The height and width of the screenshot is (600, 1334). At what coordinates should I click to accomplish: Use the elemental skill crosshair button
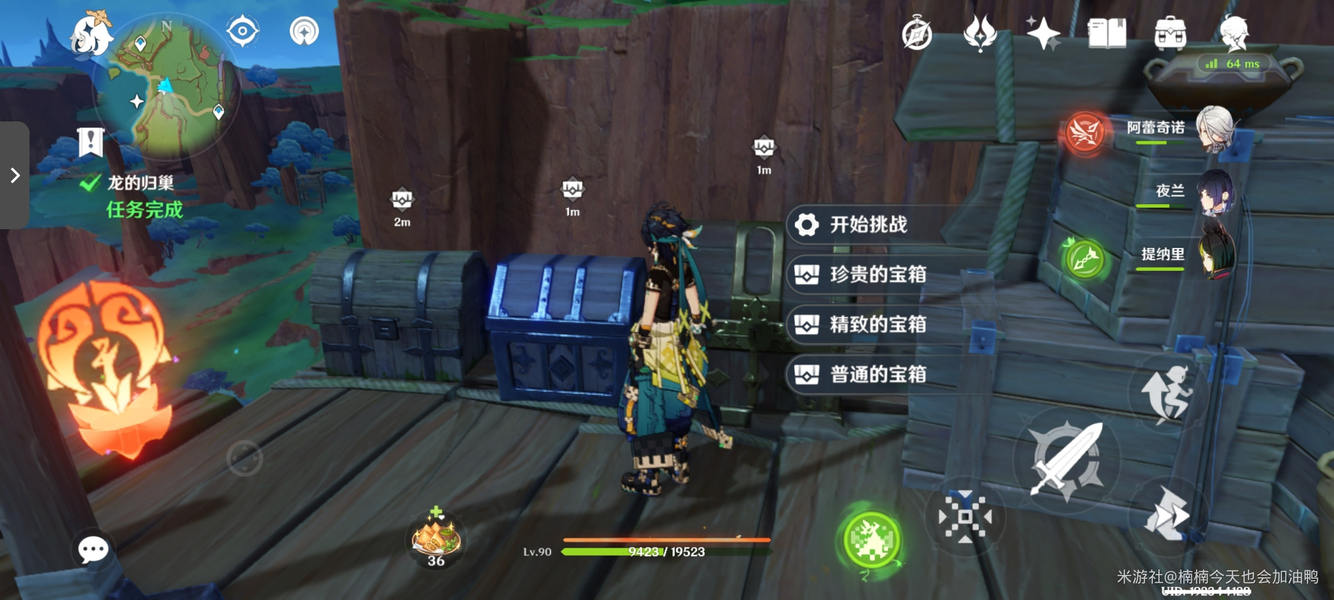[964, 517]
